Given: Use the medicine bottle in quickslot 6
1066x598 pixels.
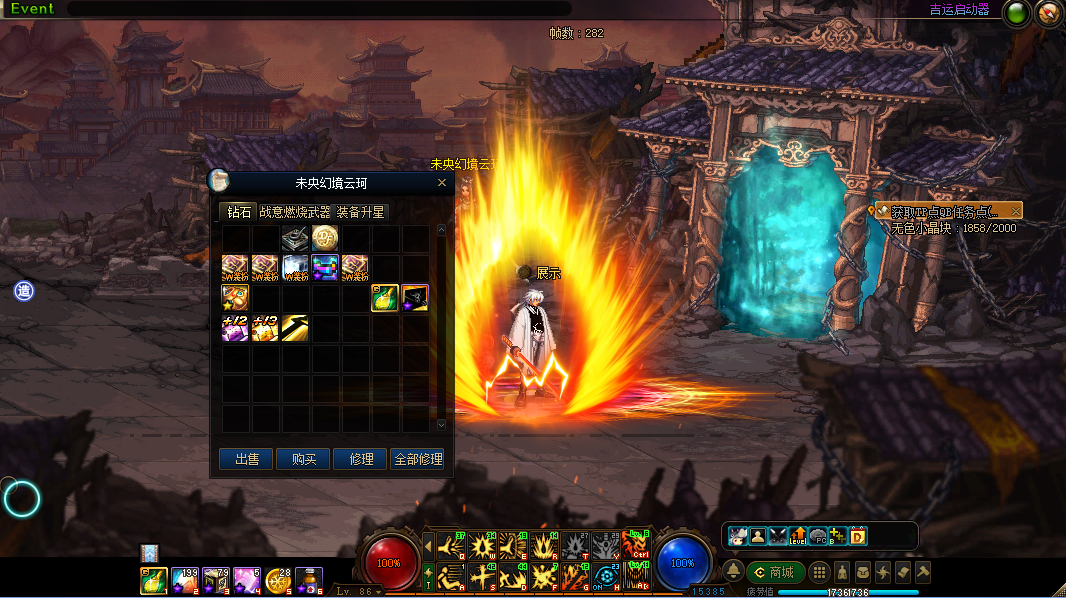Looking at the screenshot, I should (x=309, y=580).
